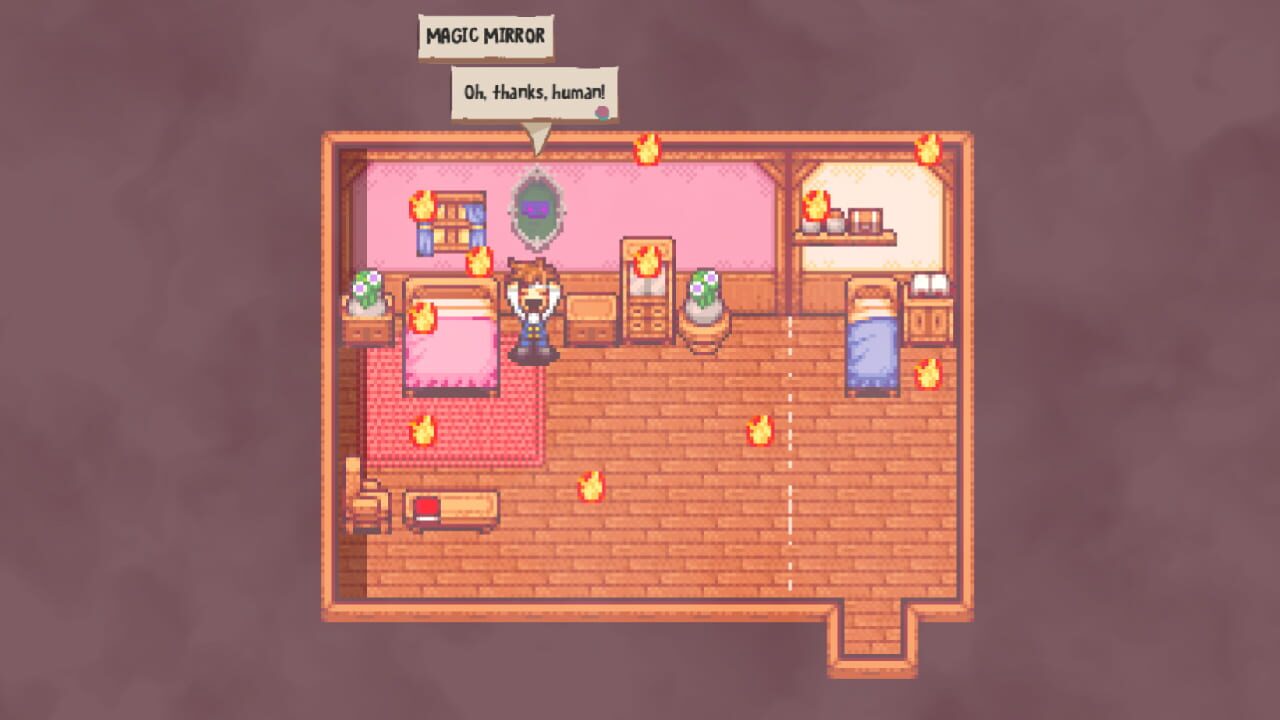The width and height of the screenshot is (1280, 720).
Task: Select the player character with raised arms
Action: point(532,310)
